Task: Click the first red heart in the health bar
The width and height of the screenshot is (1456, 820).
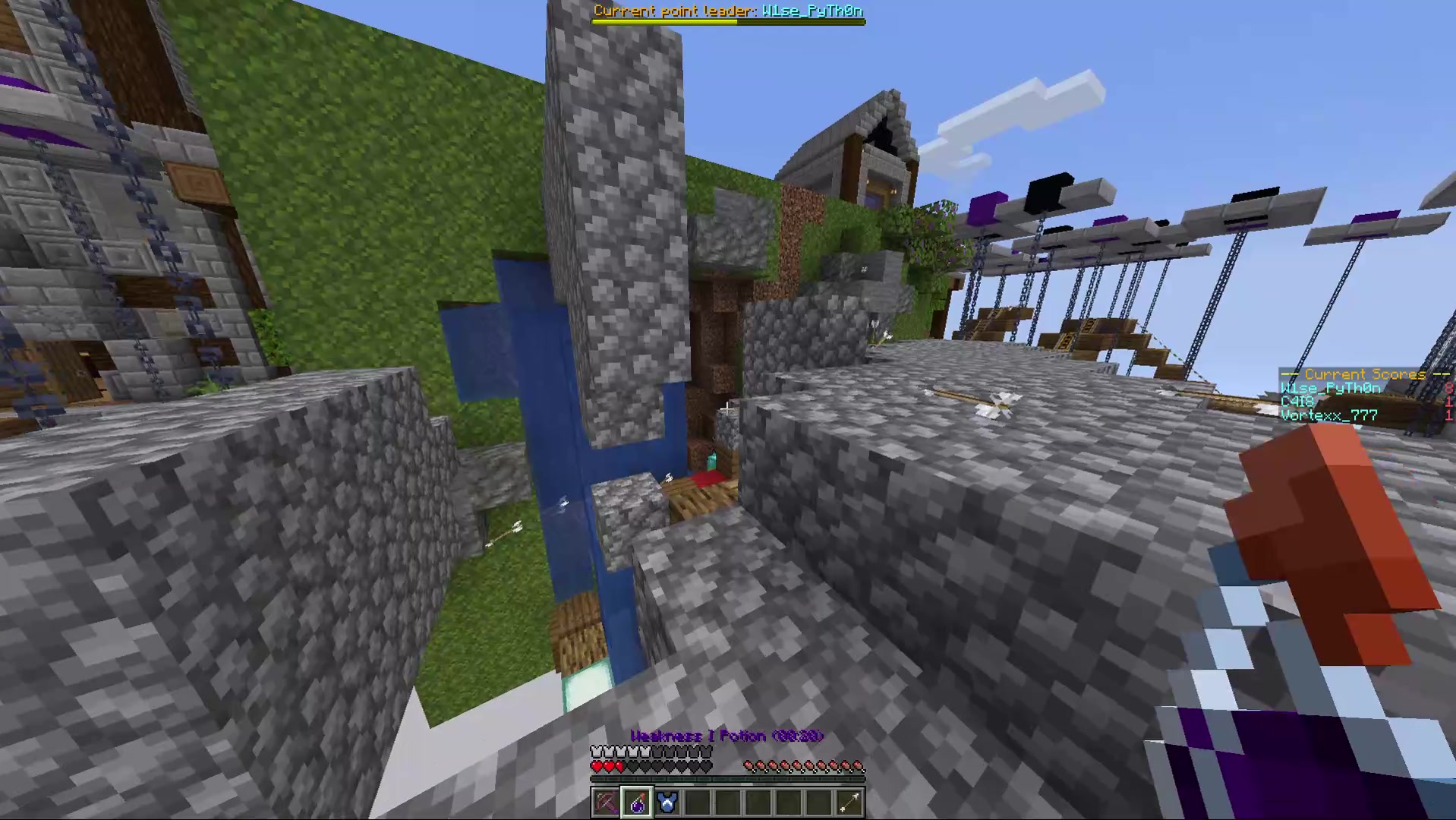Action: click(597, 767)
